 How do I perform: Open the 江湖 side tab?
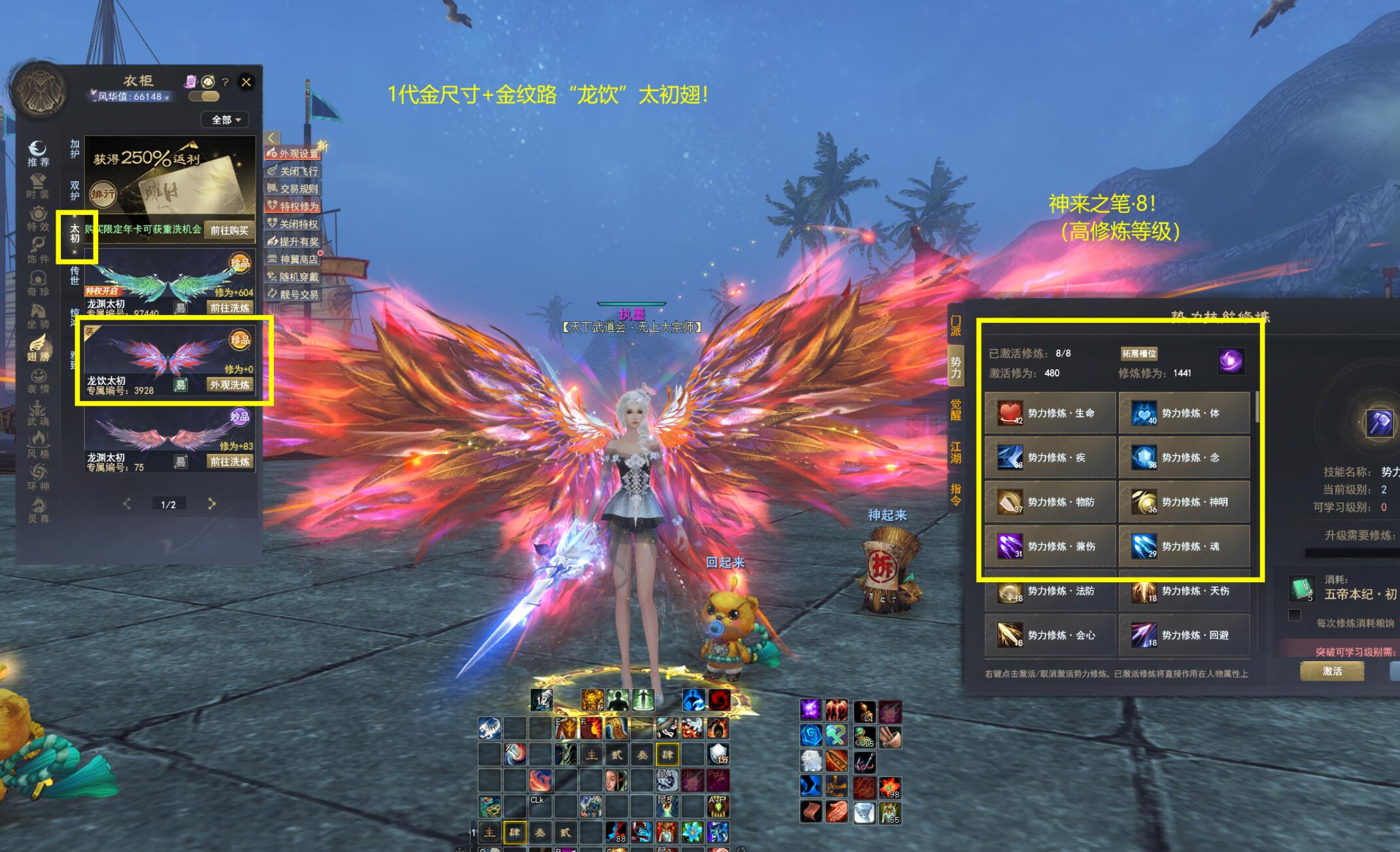coord(956,451)
